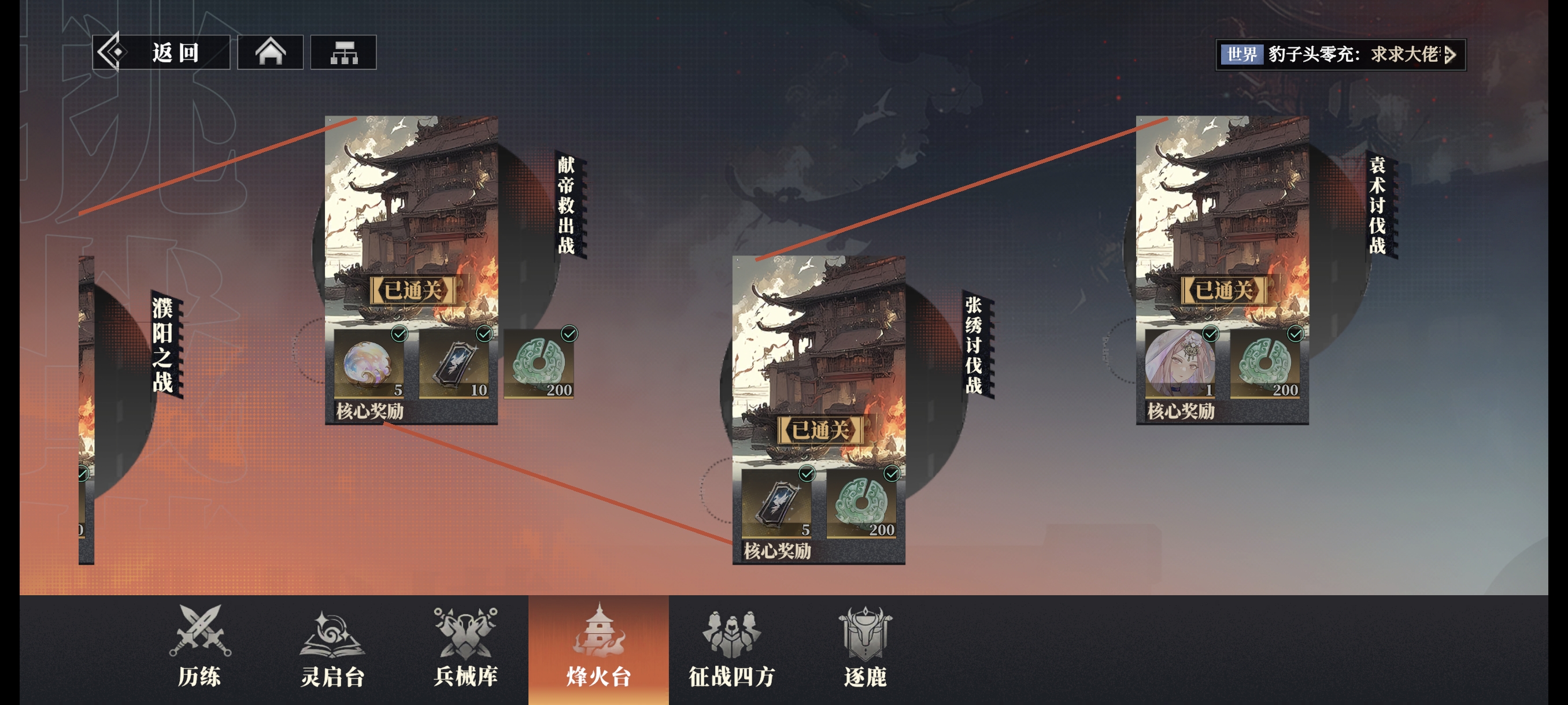Click the 返回 back button
The width and height of the screenshot is (1568, 705).
click(x=161, y=53)
